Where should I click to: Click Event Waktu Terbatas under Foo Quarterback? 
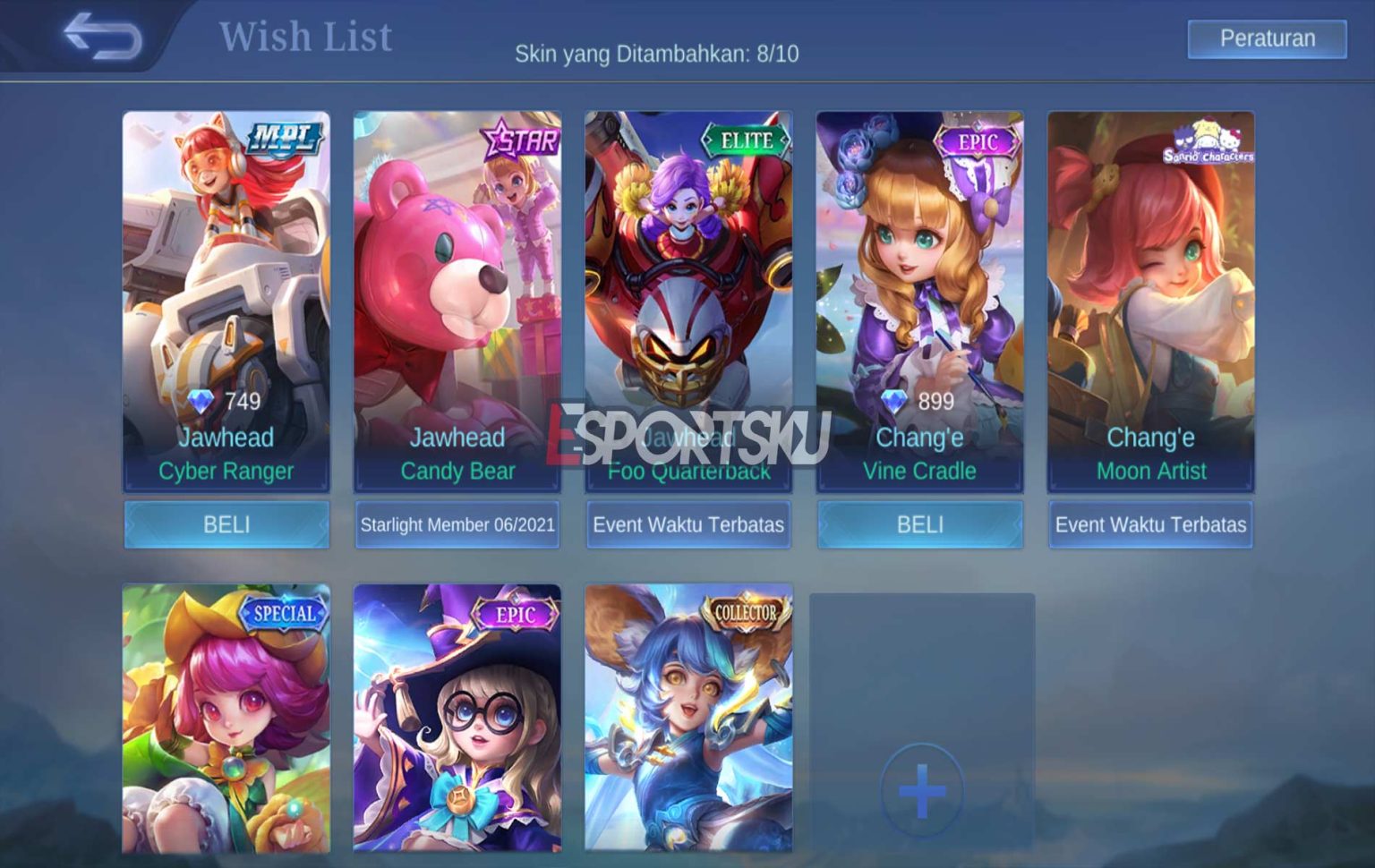tap(687, 525)
